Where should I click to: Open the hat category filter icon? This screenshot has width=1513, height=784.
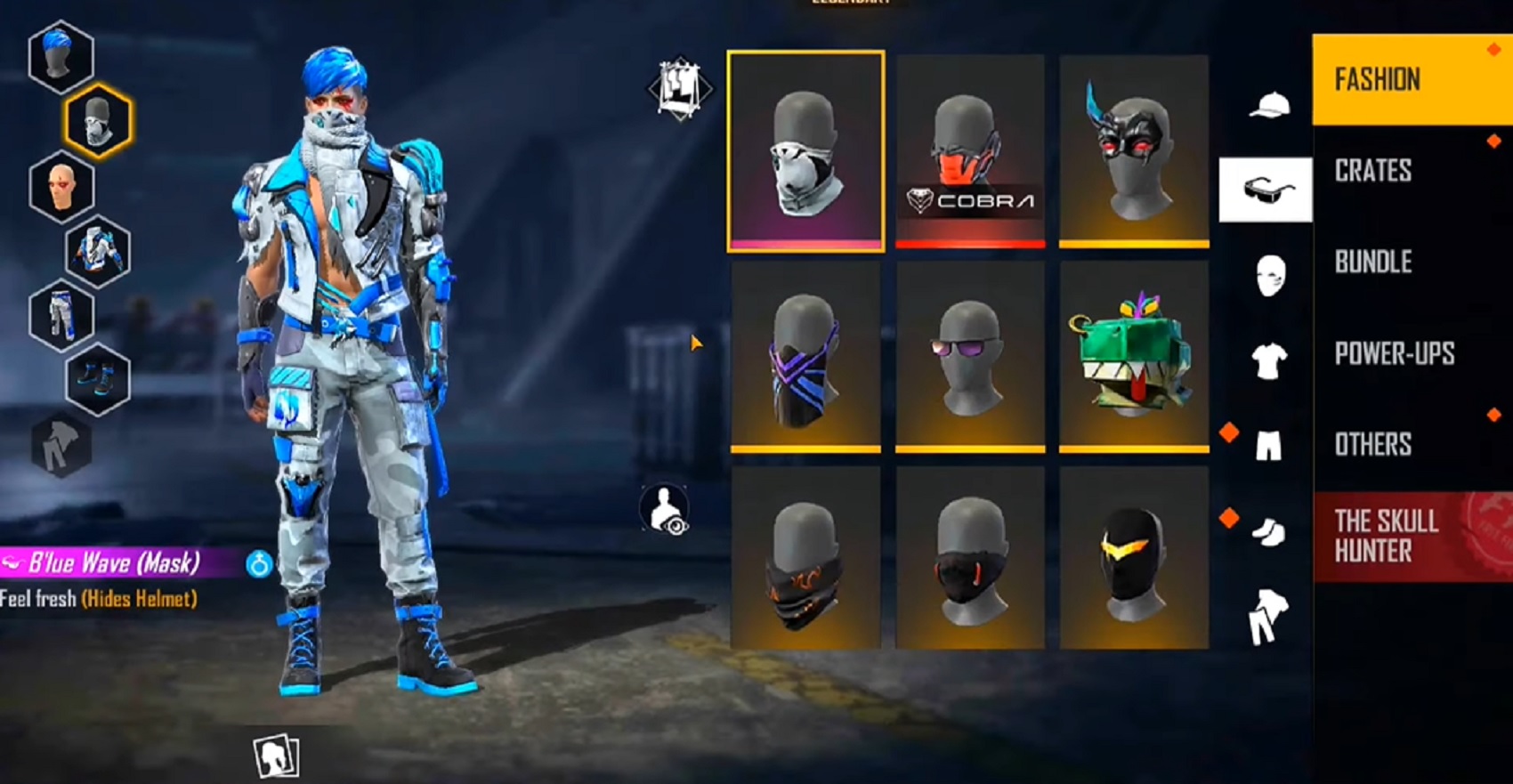pos(1268,104)
